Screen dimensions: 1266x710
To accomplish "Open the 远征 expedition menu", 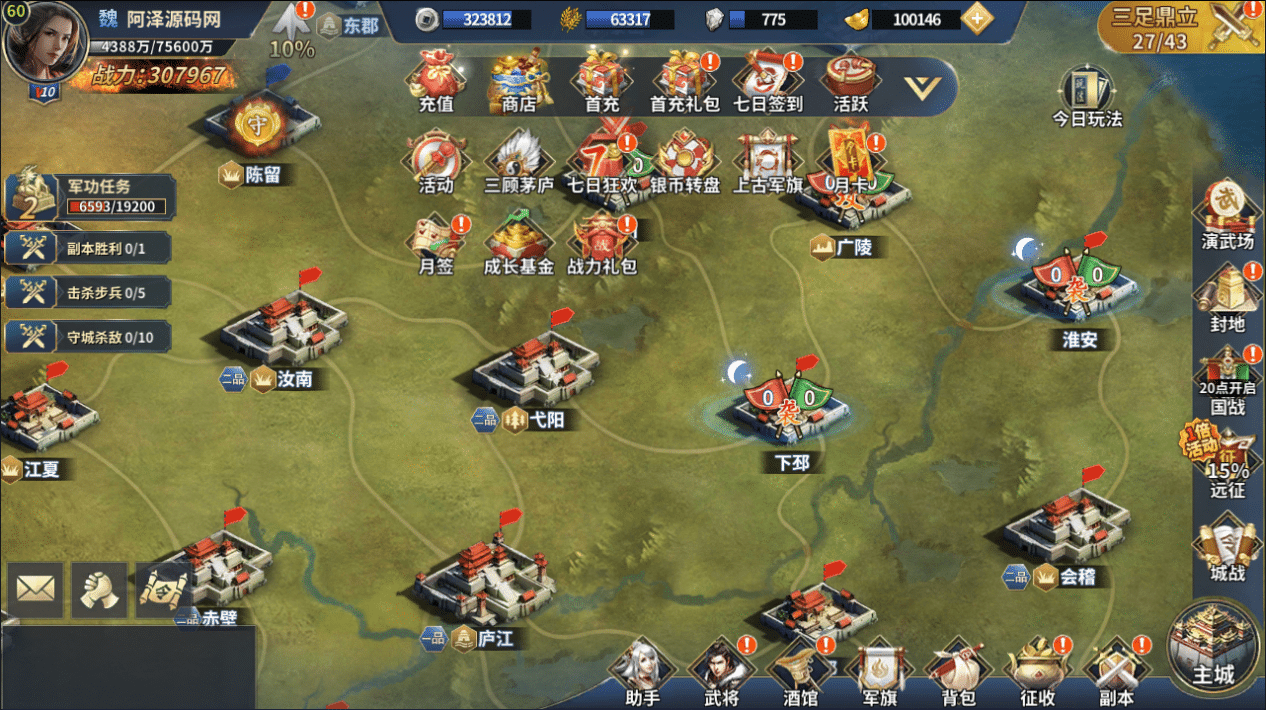I will click(x=1227, y=462).
